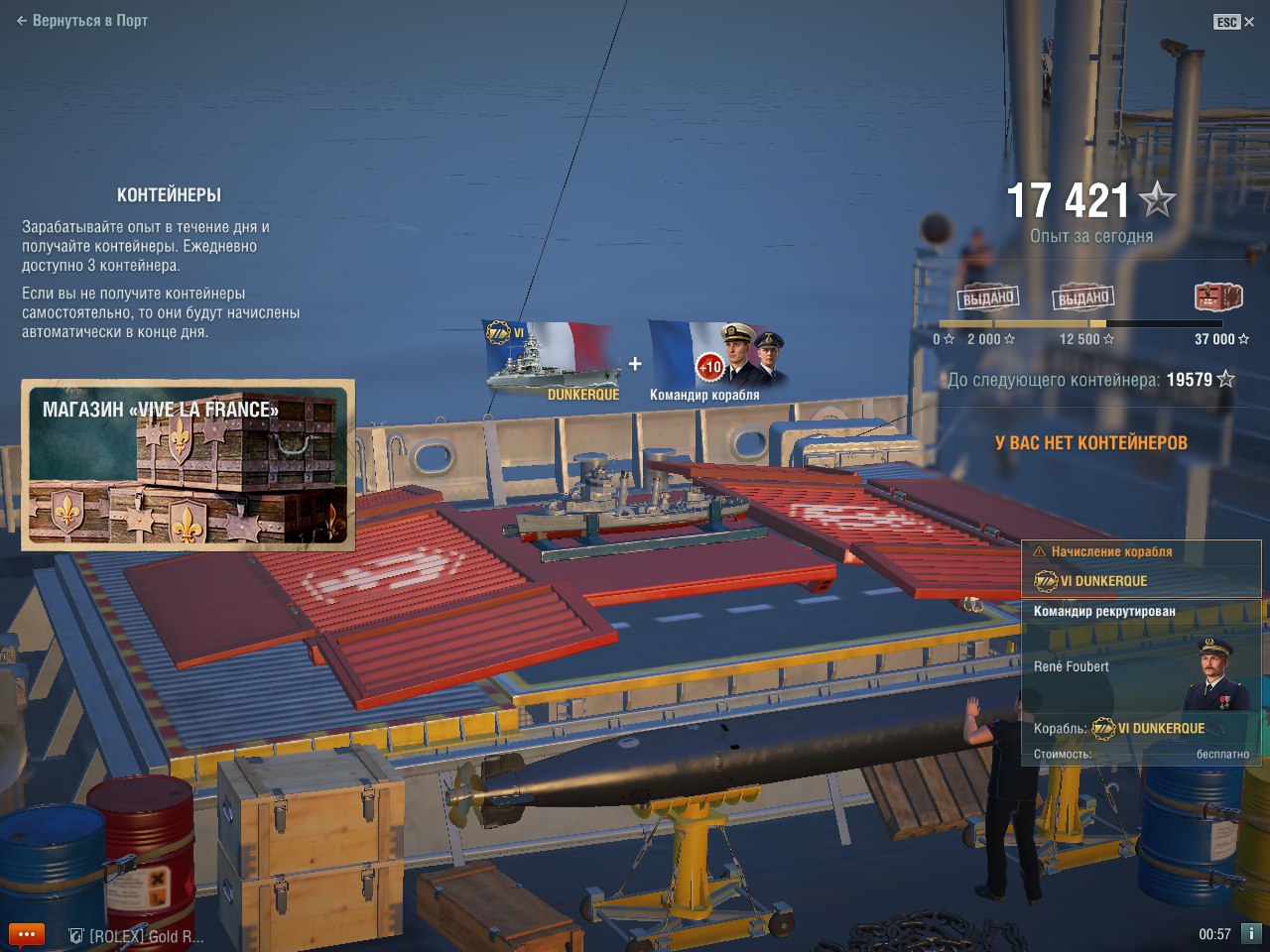This screenshot has height=952, width=1270.
Task: Return to Port via the back link
Action: [82, 21]
